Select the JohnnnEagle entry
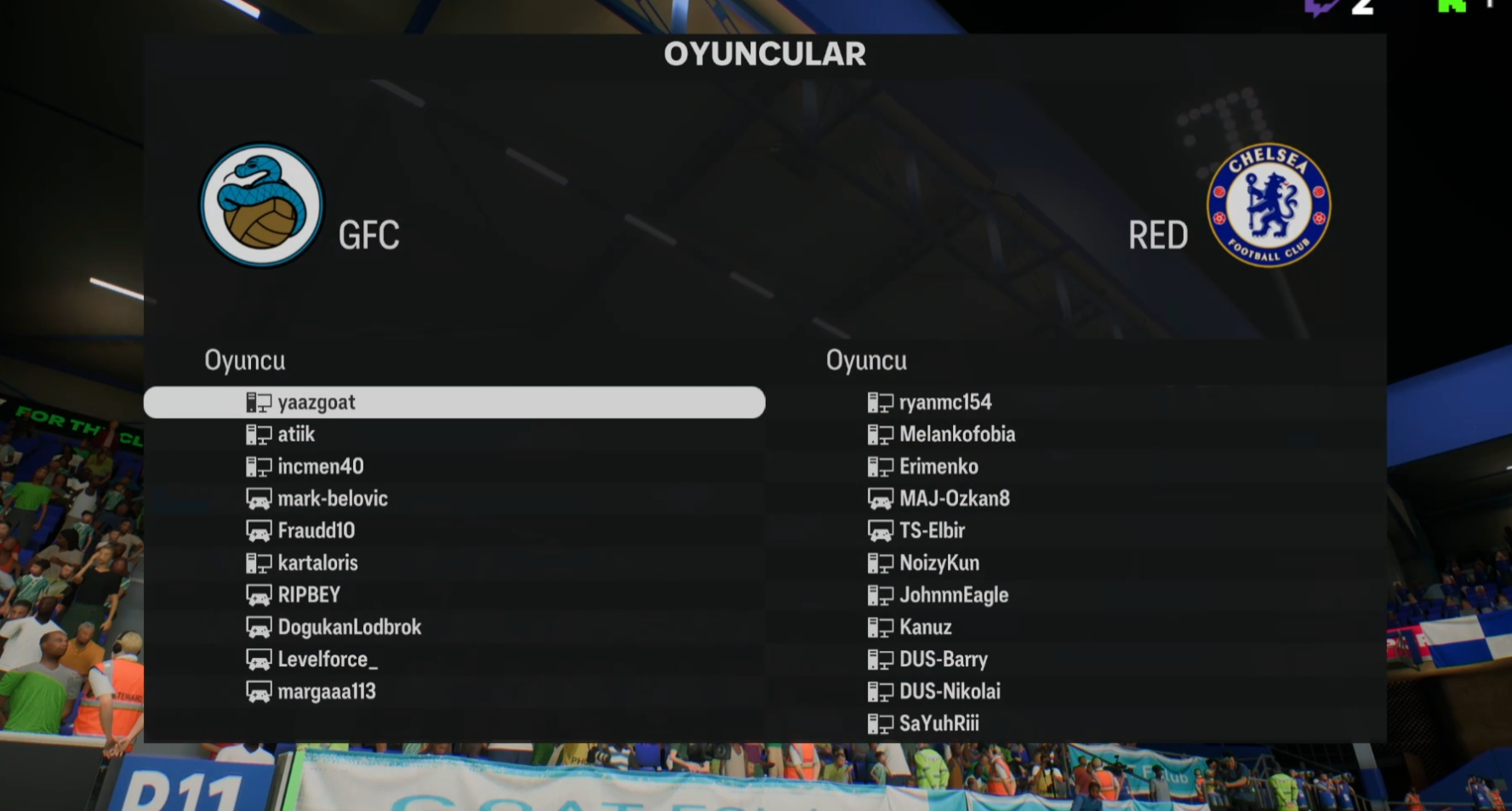 point(953,595)
